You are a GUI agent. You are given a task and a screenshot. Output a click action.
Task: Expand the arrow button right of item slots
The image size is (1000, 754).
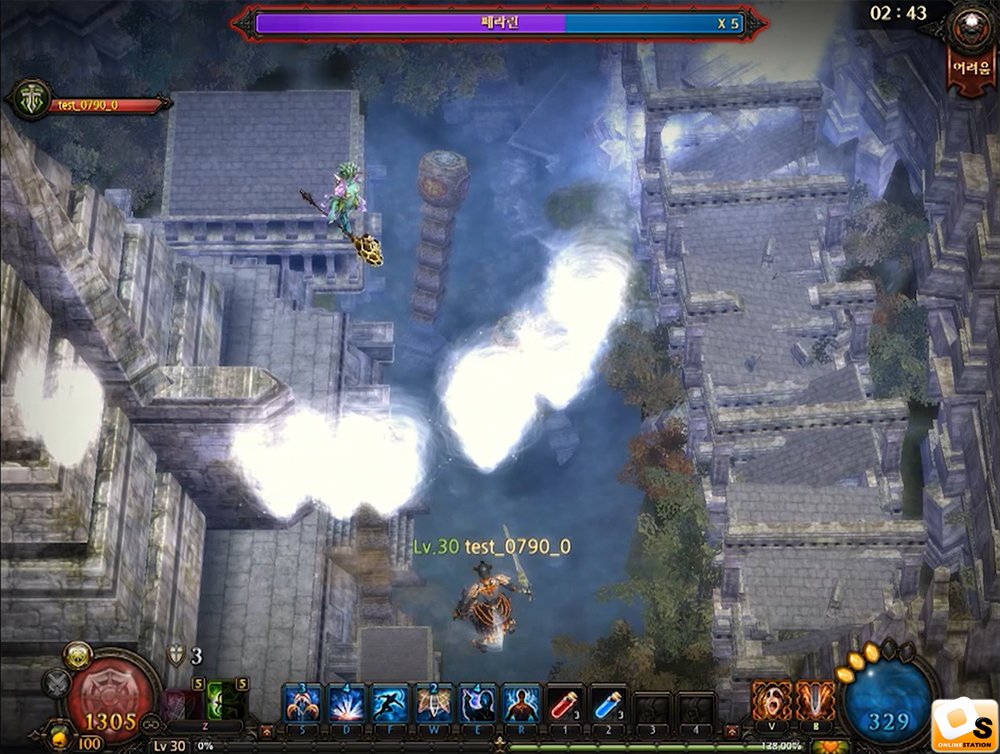(732, 732)
